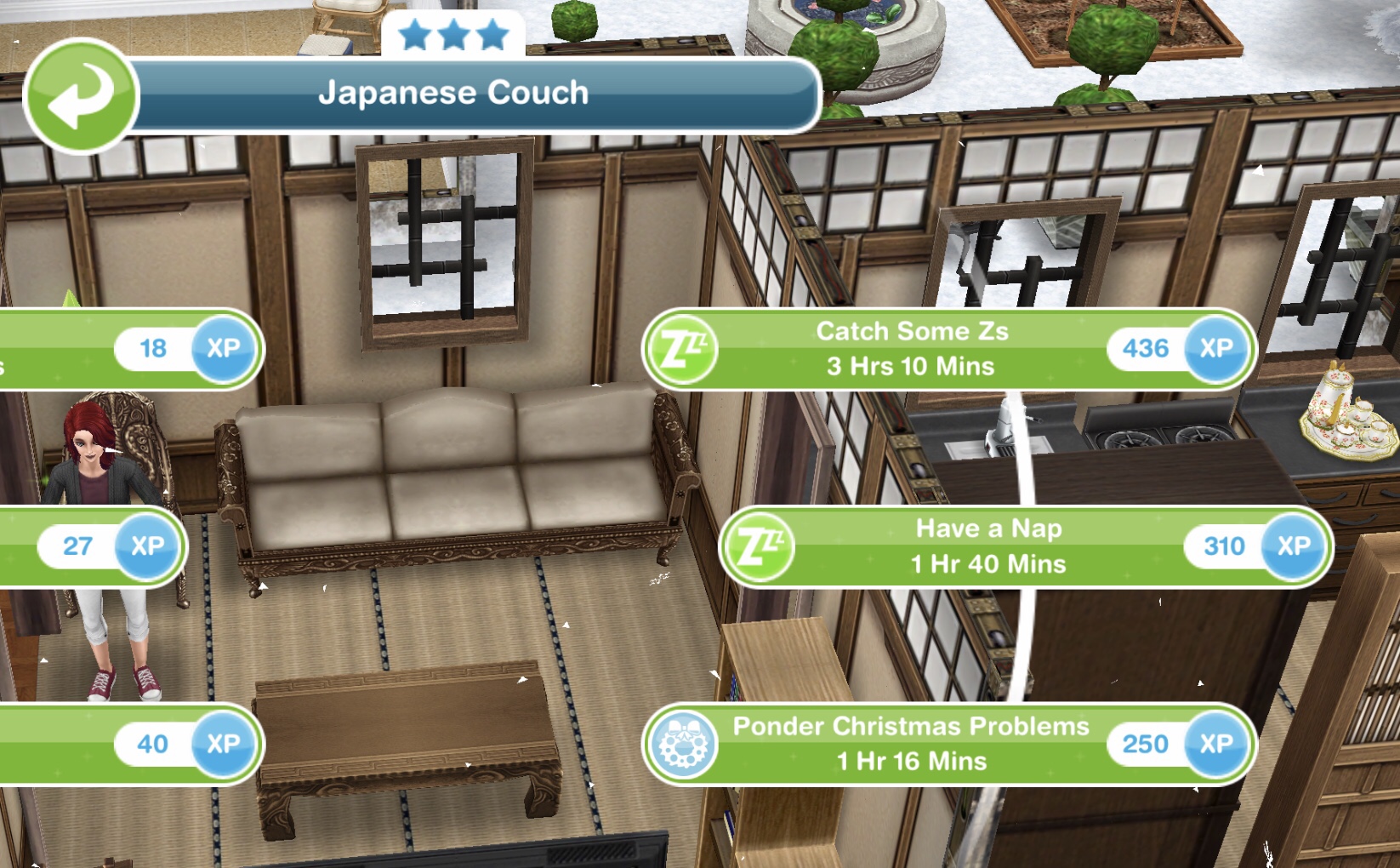Tap the green back arrow button
This screenshot has width=1400, height=868.
[81, 96]
